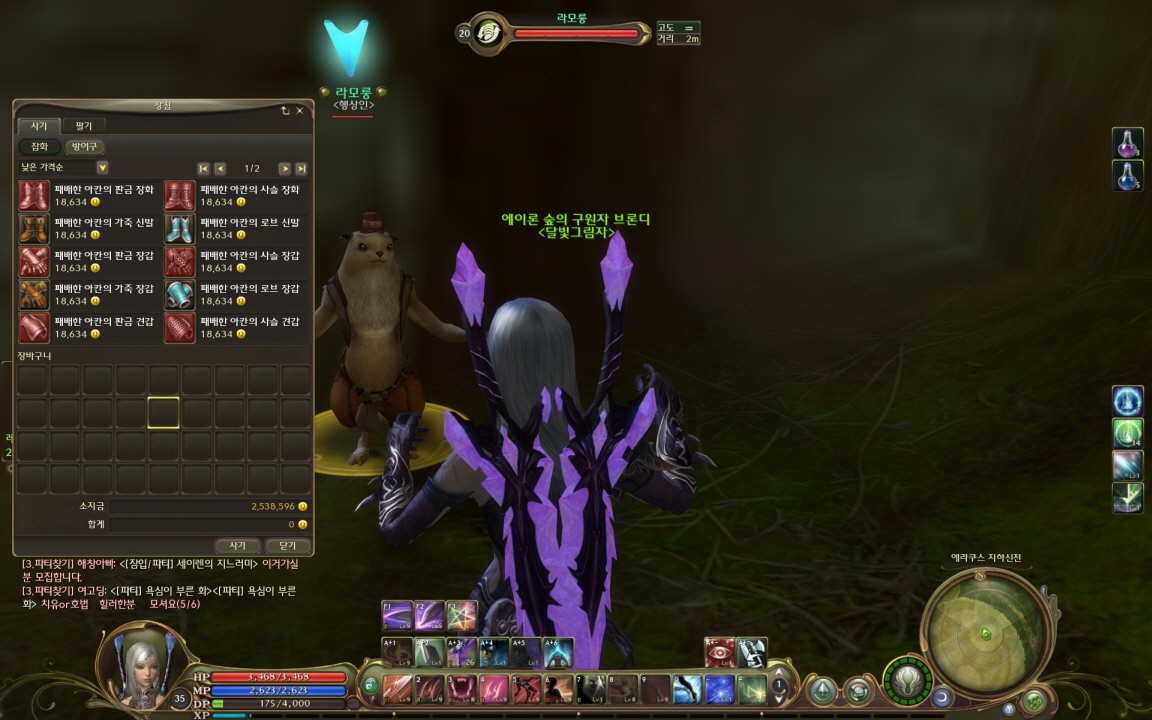Activate the red eye skill icon
The height and width of the screenshot is (720, 1152).
coord(719,652)
